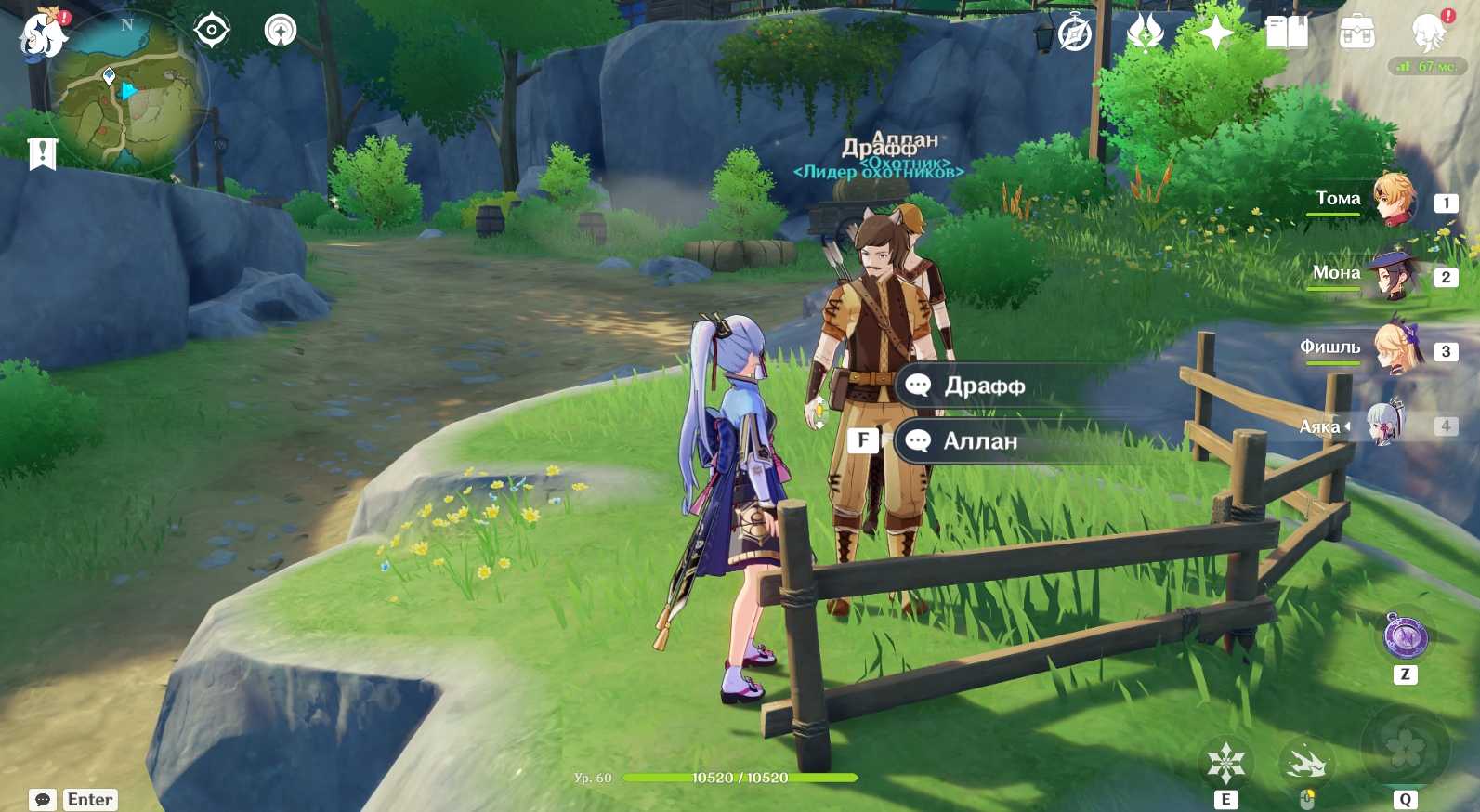Switch to party member Тома

tap(1392, 200)
